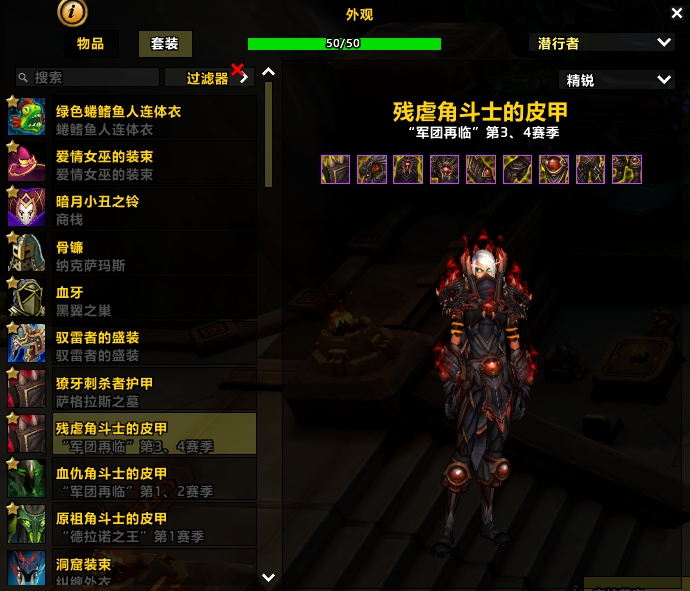The width and height of the screenshot is (690, 591).
Task: Select the 原祖角斗士的皮甲 set
Action: tap(132, 524)
